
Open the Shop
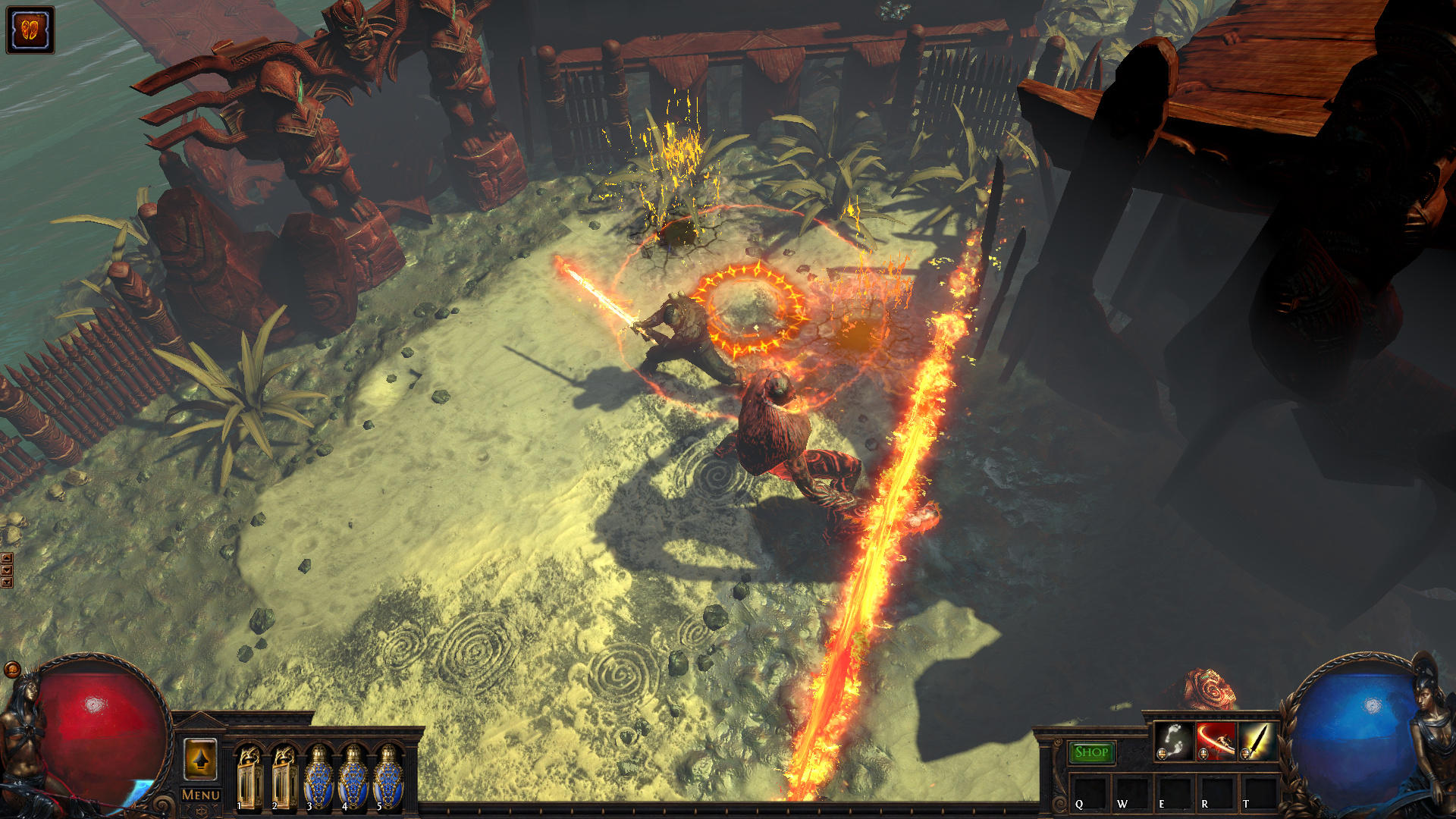tap(1092, 752)
